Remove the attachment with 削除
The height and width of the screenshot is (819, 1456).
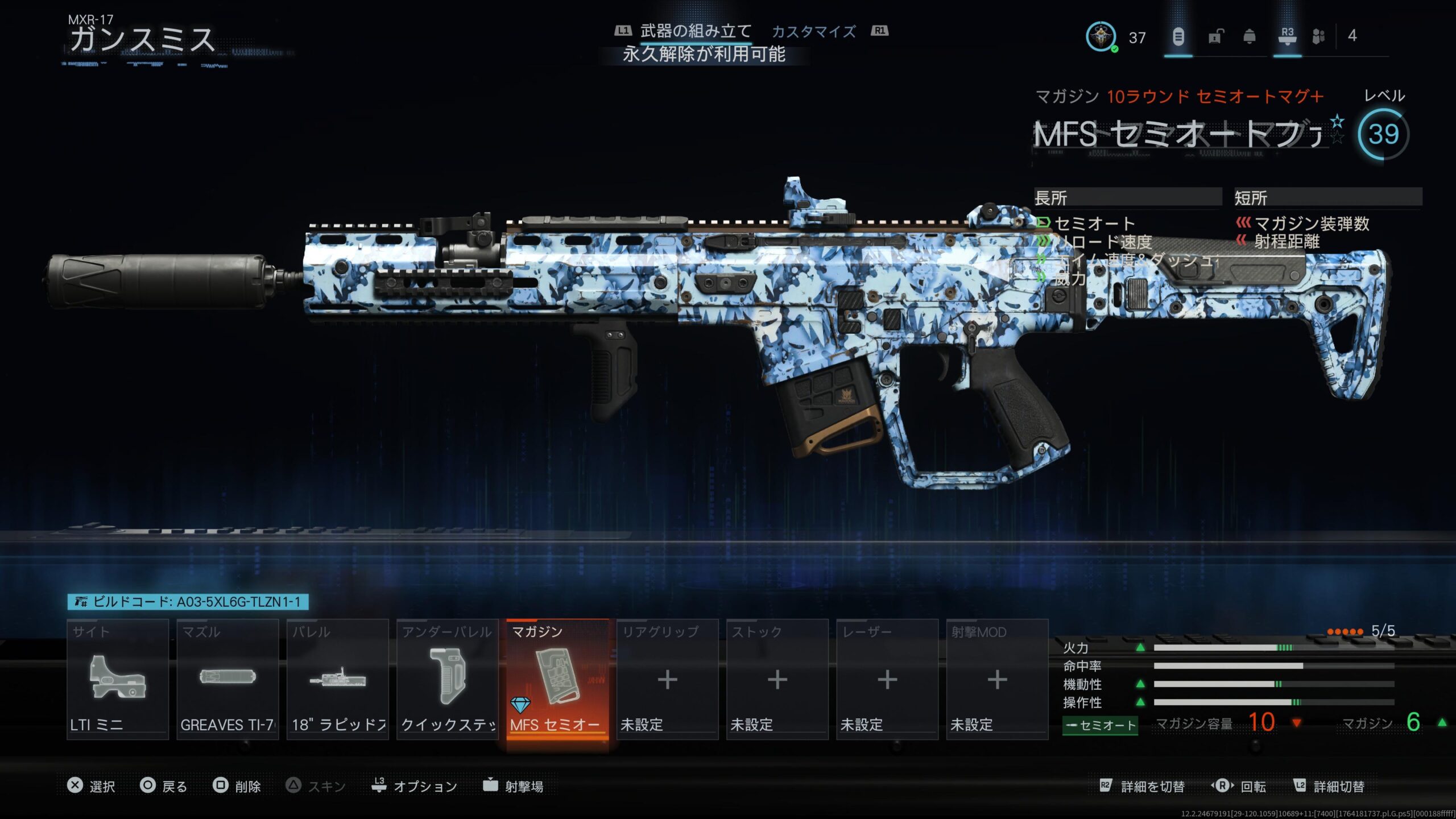(237, 786)
